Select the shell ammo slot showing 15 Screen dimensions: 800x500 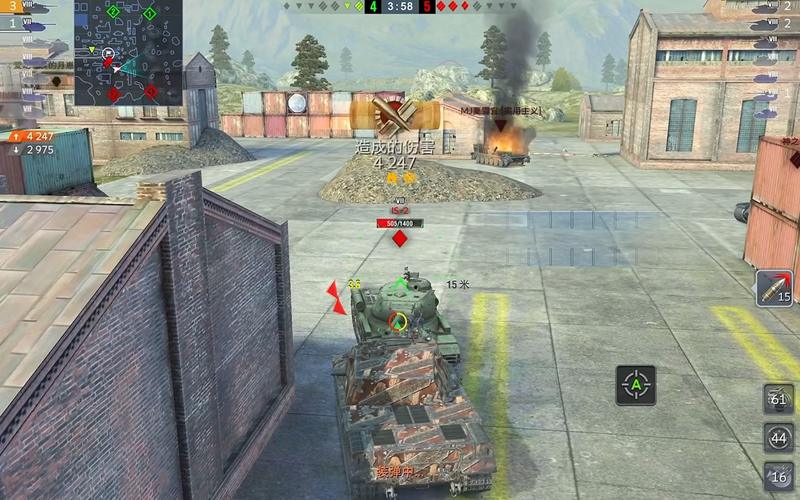tap(775, 287)
